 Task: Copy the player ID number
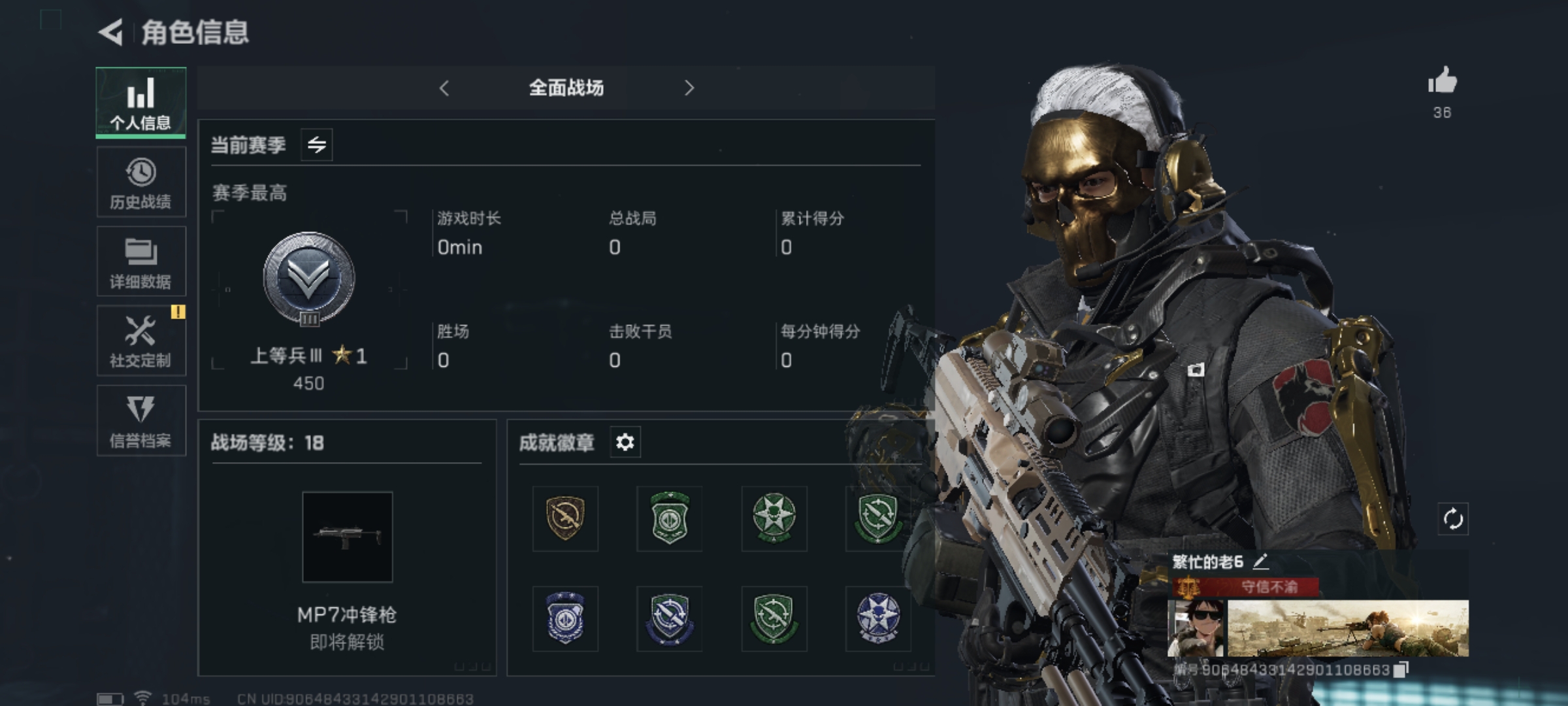coord(1400,669)
